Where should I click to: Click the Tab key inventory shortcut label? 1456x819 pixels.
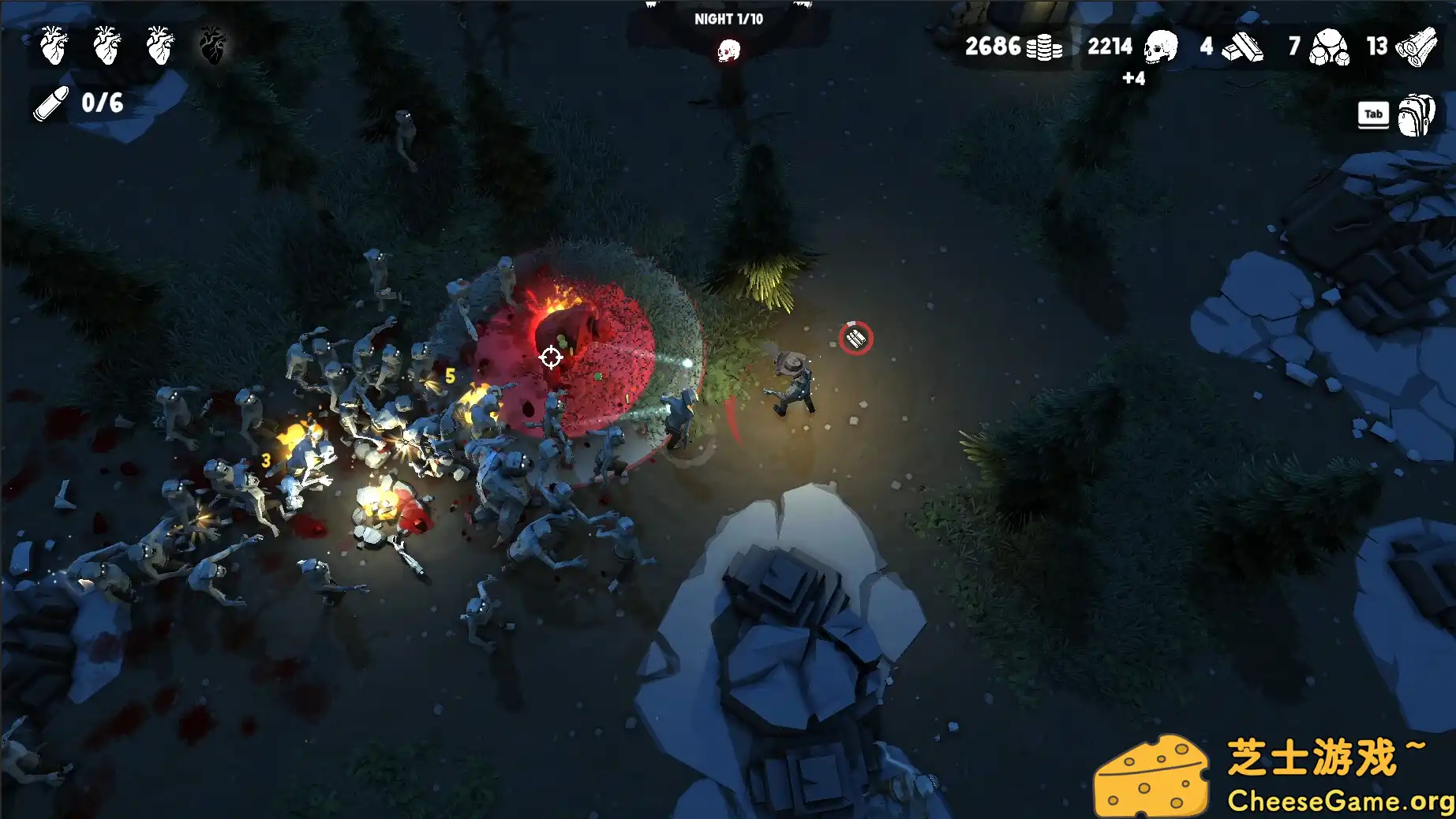pos(1373,114)
